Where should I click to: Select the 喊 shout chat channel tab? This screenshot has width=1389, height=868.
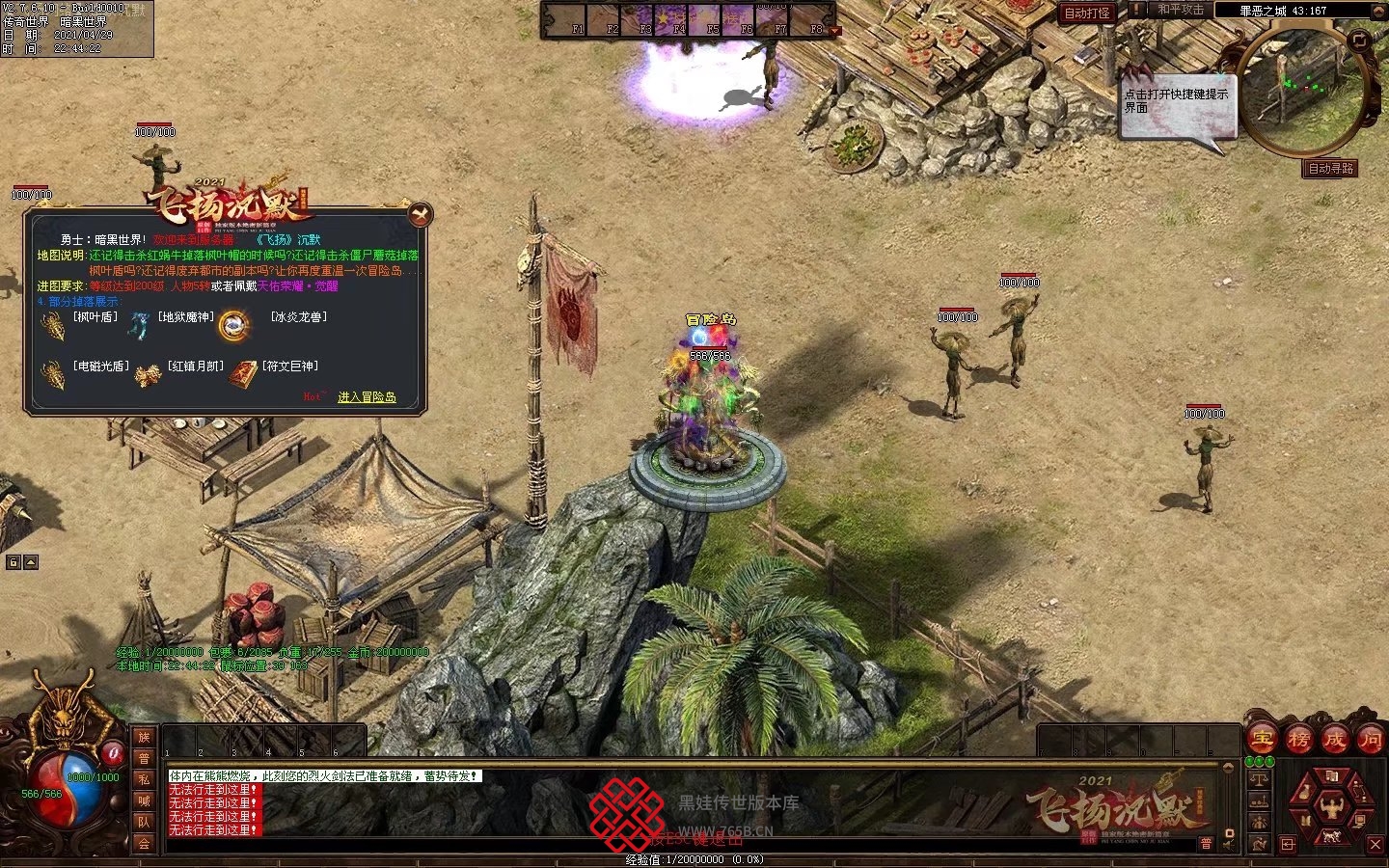144,800
